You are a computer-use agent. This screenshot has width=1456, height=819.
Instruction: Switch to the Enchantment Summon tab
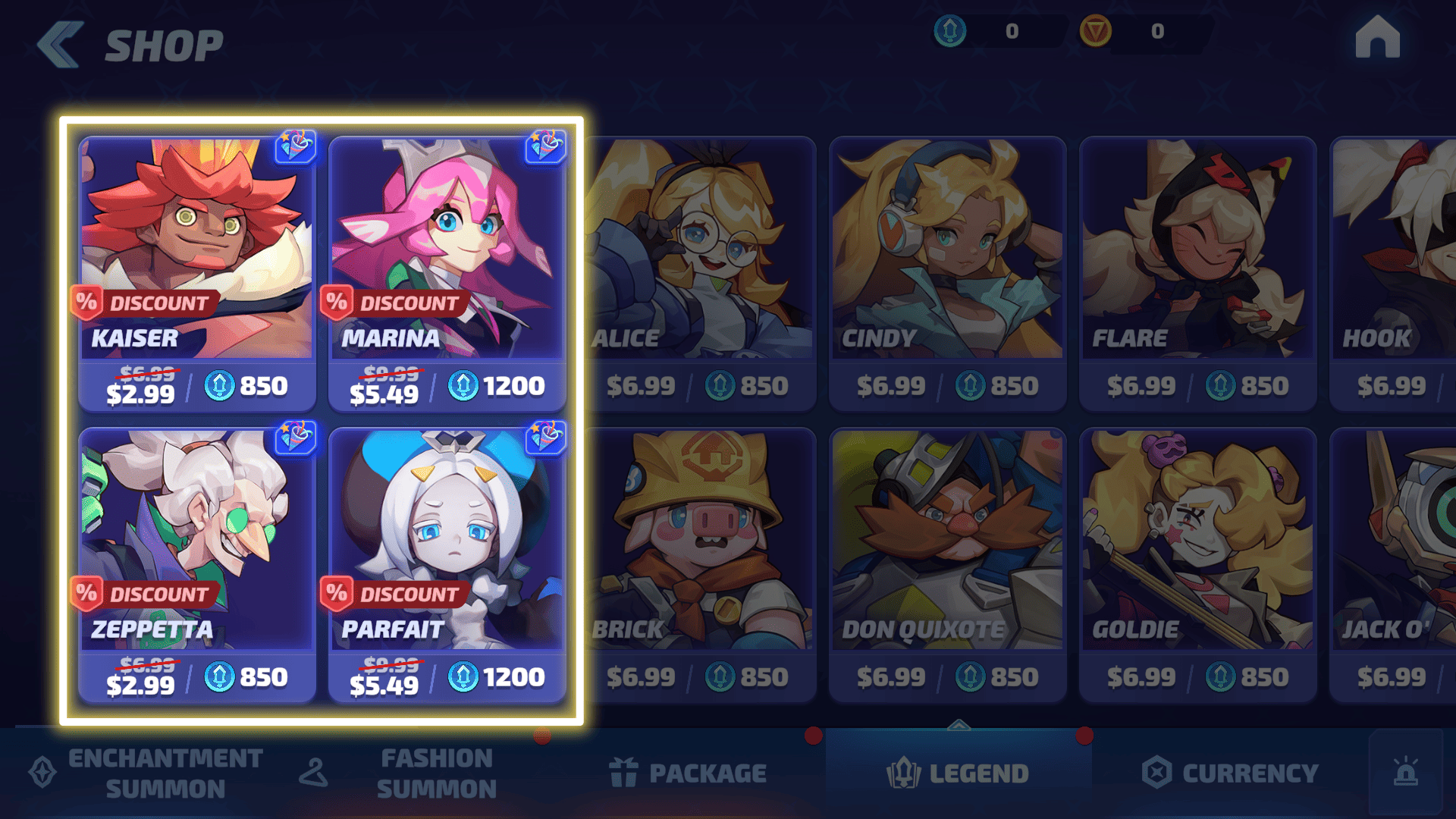(x=148, y=773)
